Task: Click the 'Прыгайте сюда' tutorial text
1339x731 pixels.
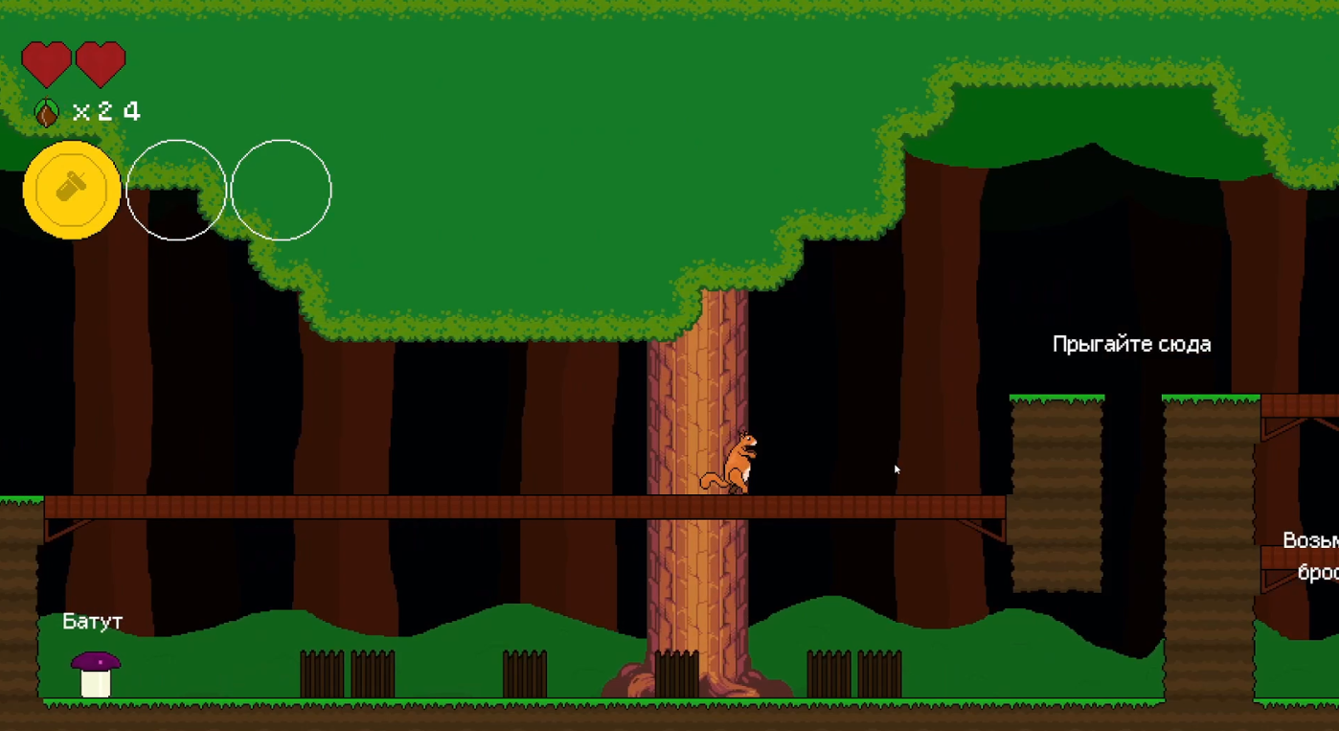Action: [x=1131, y=344]
